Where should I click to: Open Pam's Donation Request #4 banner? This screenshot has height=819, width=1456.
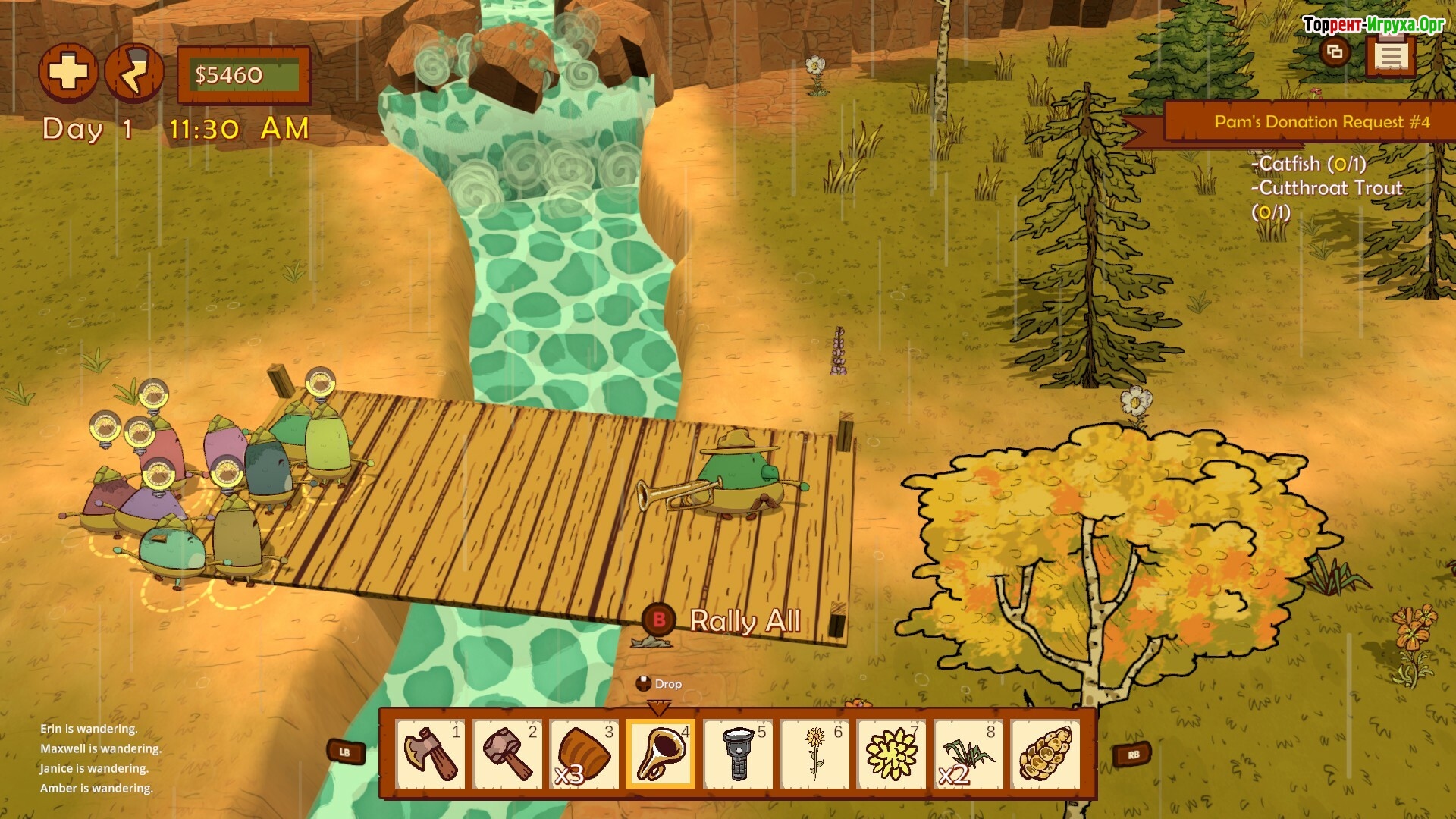pos(1321,122)
